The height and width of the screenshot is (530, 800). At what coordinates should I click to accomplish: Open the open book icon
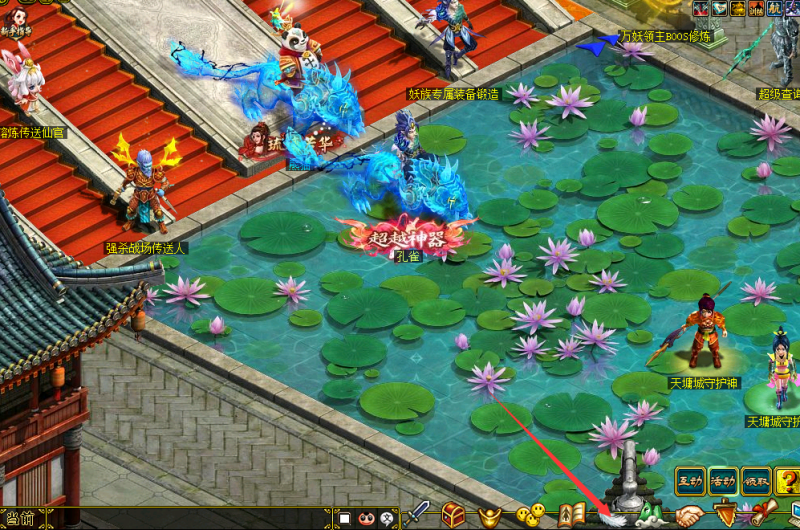[571, 515]
